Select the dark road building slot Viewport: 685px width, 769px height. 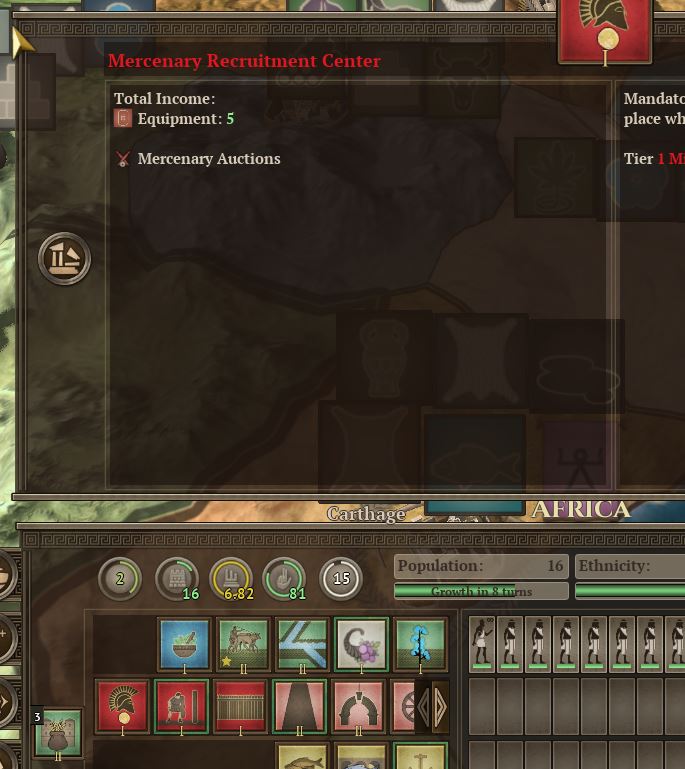point(300,706)
